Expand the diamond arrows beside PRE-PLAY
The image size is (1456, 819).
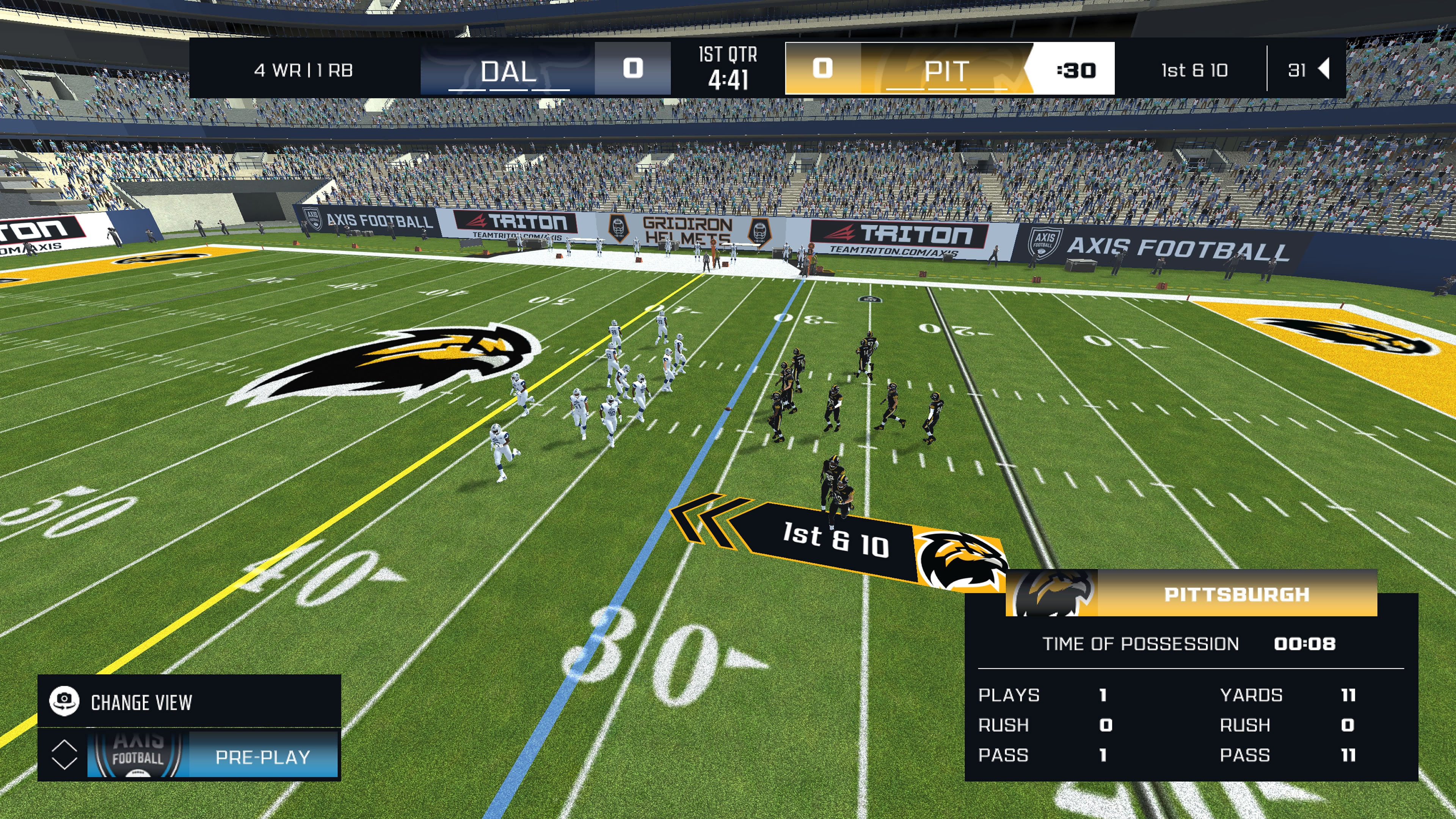click(x=64, y=756)
